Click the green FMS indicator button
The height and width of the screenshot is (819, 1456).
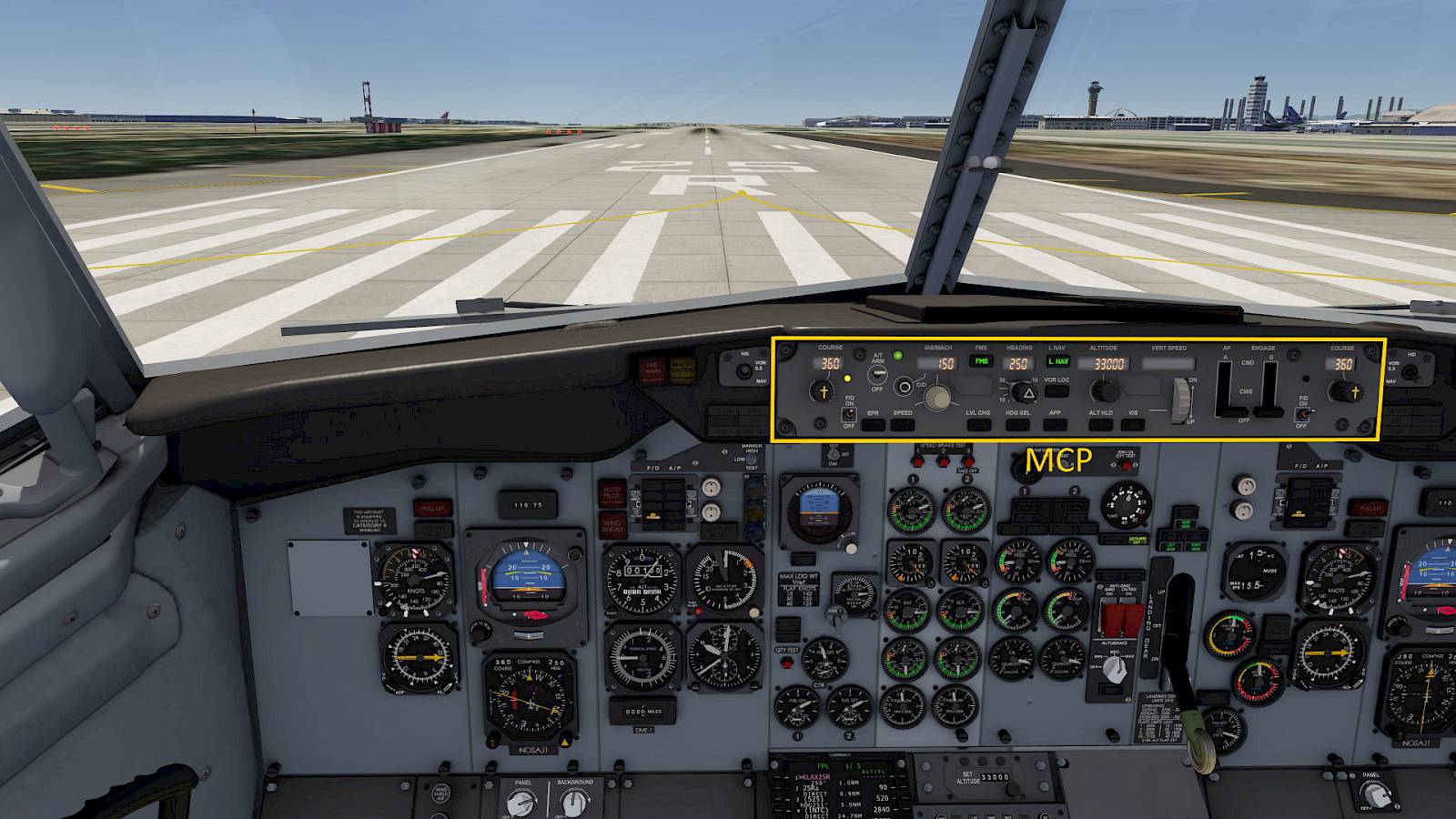(981, 361)
